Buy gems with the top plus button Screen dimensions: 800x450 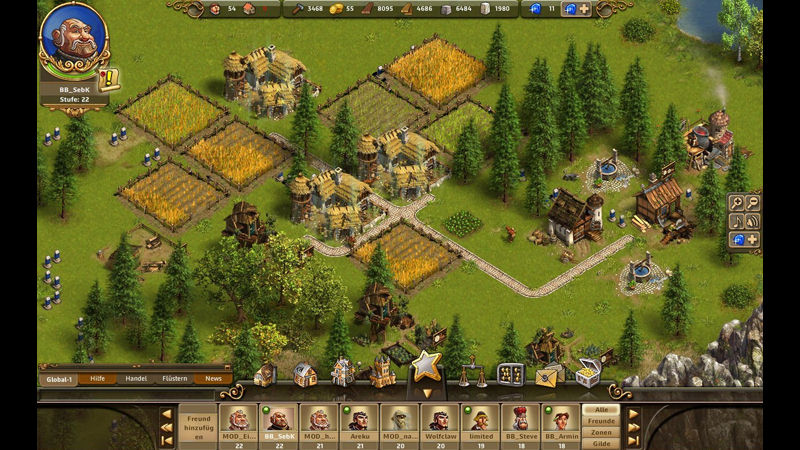pyautogui.click(x=584, y=9)
